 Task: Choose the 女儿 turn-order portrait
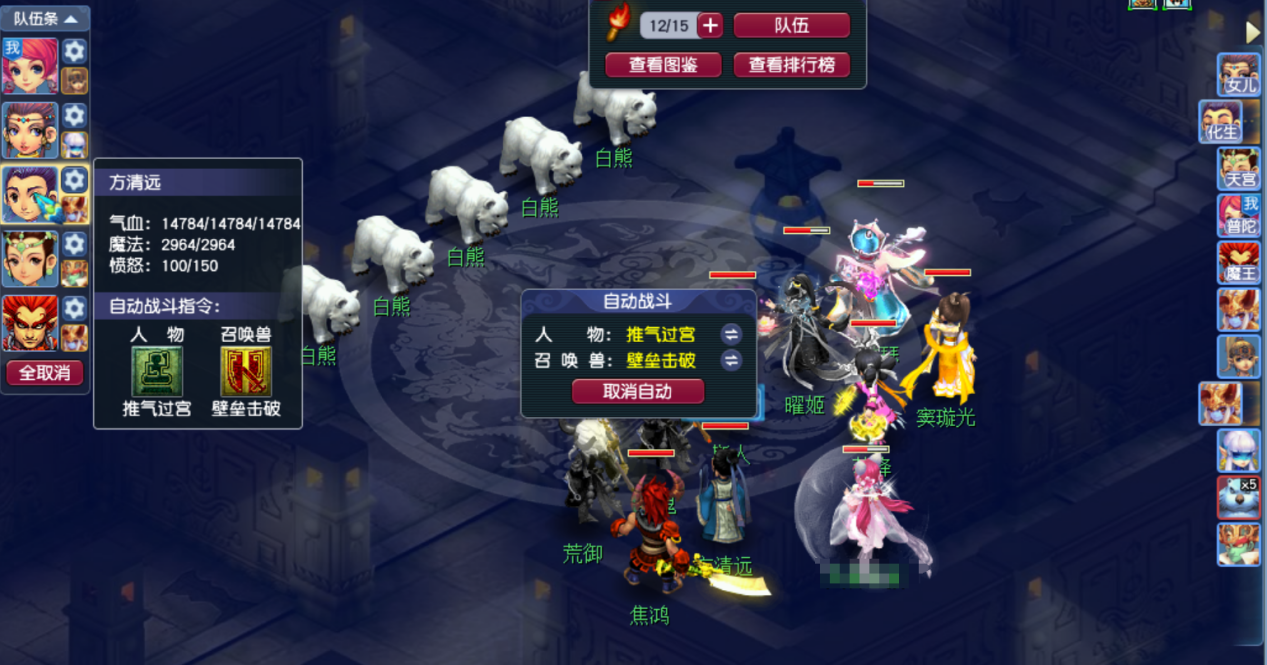tap(1238, 74)
